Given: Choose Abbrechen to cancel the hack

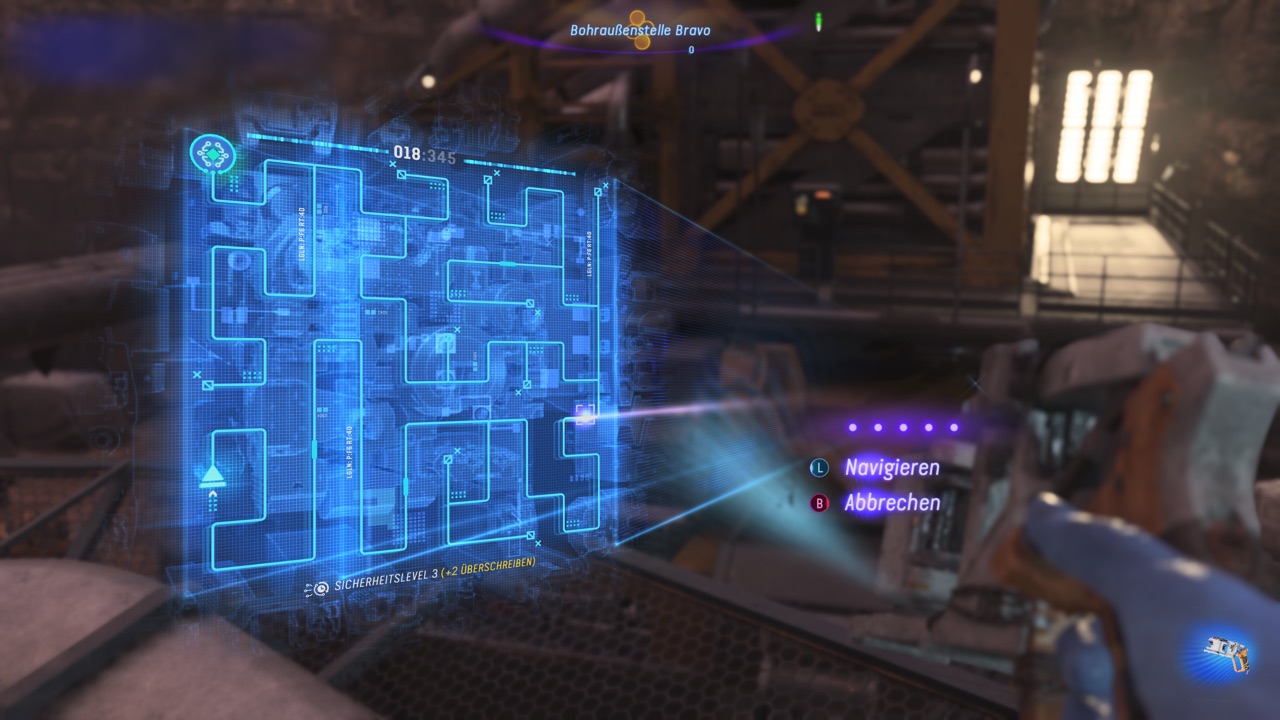Looking at the screenshot, I should [x=891, y=503].
